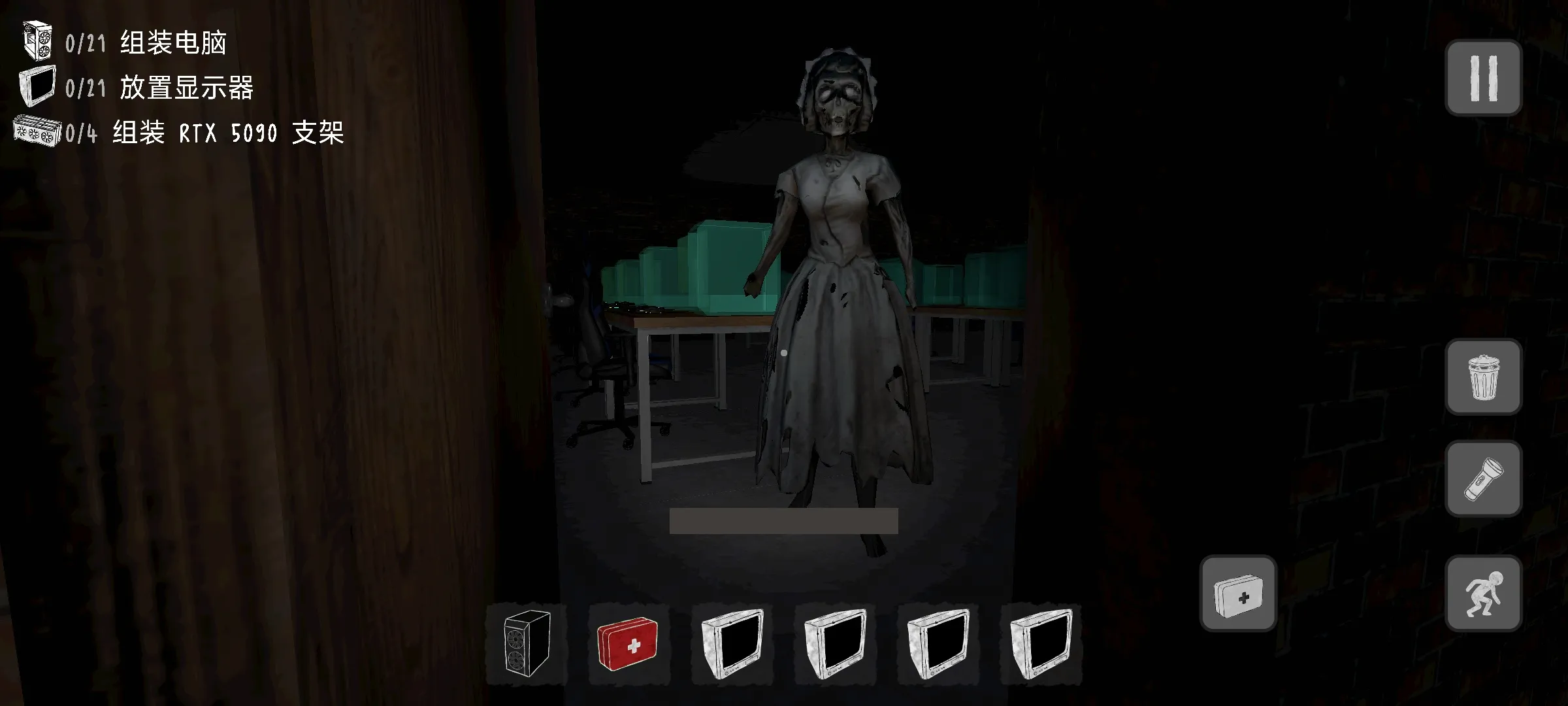Use the med kit quick-action button

click(1238, 593)
